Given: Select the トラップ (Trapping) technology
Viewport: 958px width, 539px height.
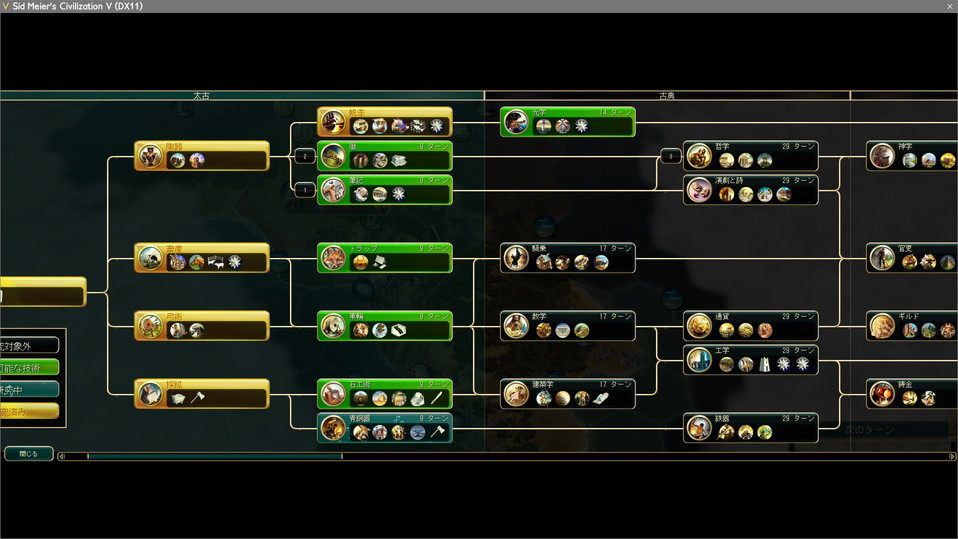Looking at the screenshot, I should tap(385, 258).
